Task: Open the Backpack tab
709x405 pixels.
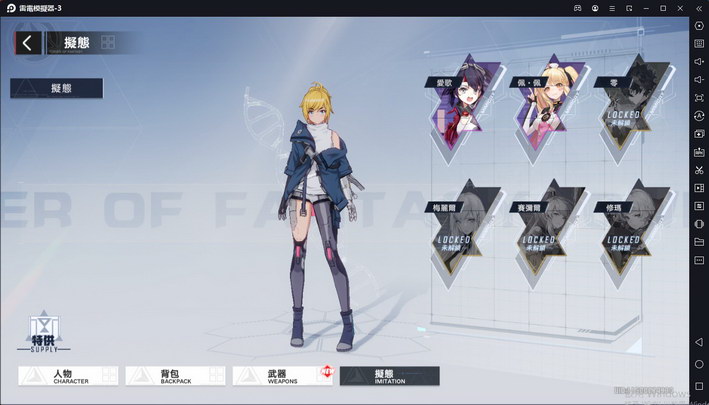Action: [176, 376]
